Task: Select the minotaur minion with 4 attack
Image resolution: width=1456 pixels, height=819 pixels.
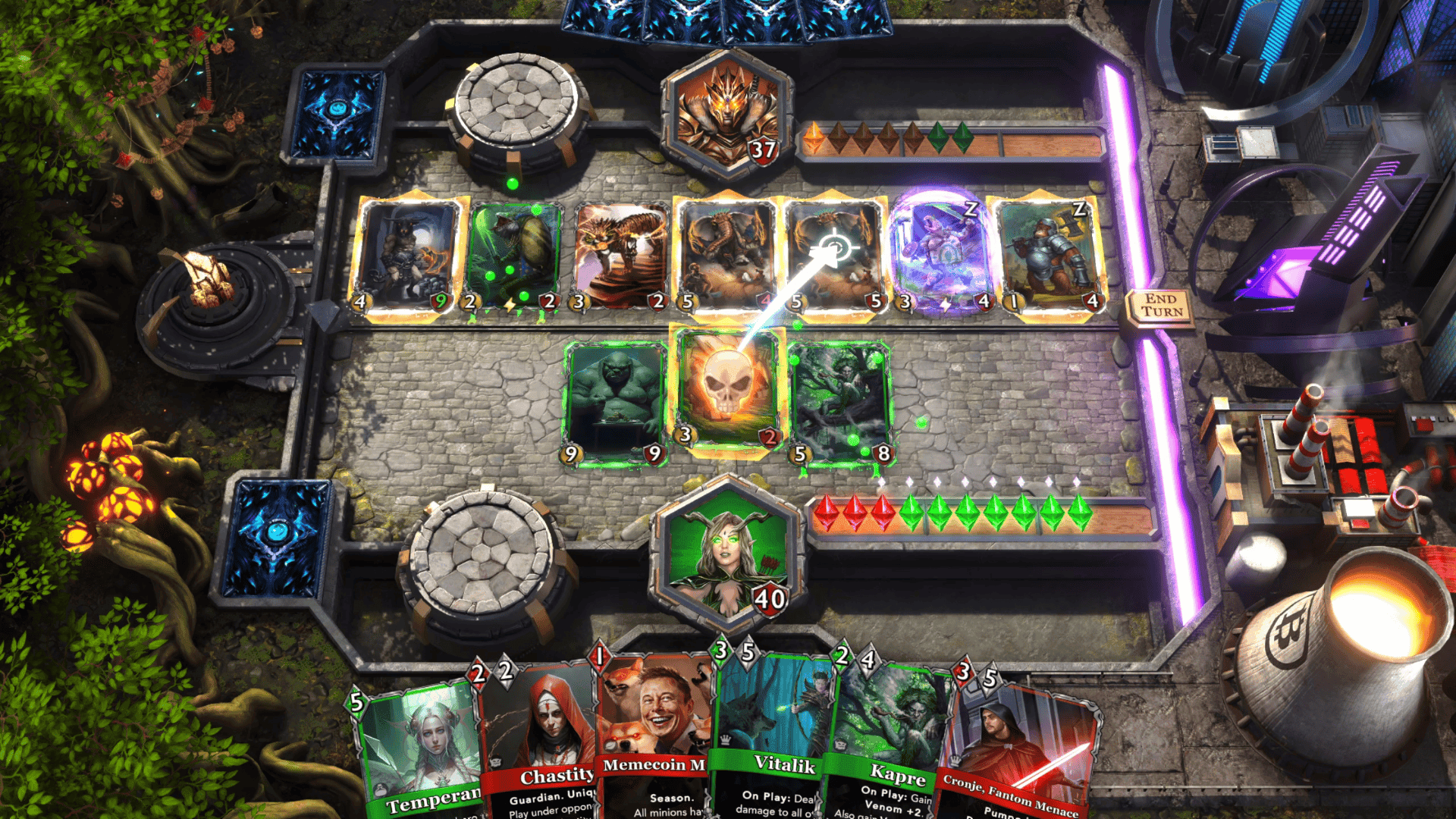Action: click(403, 254)
